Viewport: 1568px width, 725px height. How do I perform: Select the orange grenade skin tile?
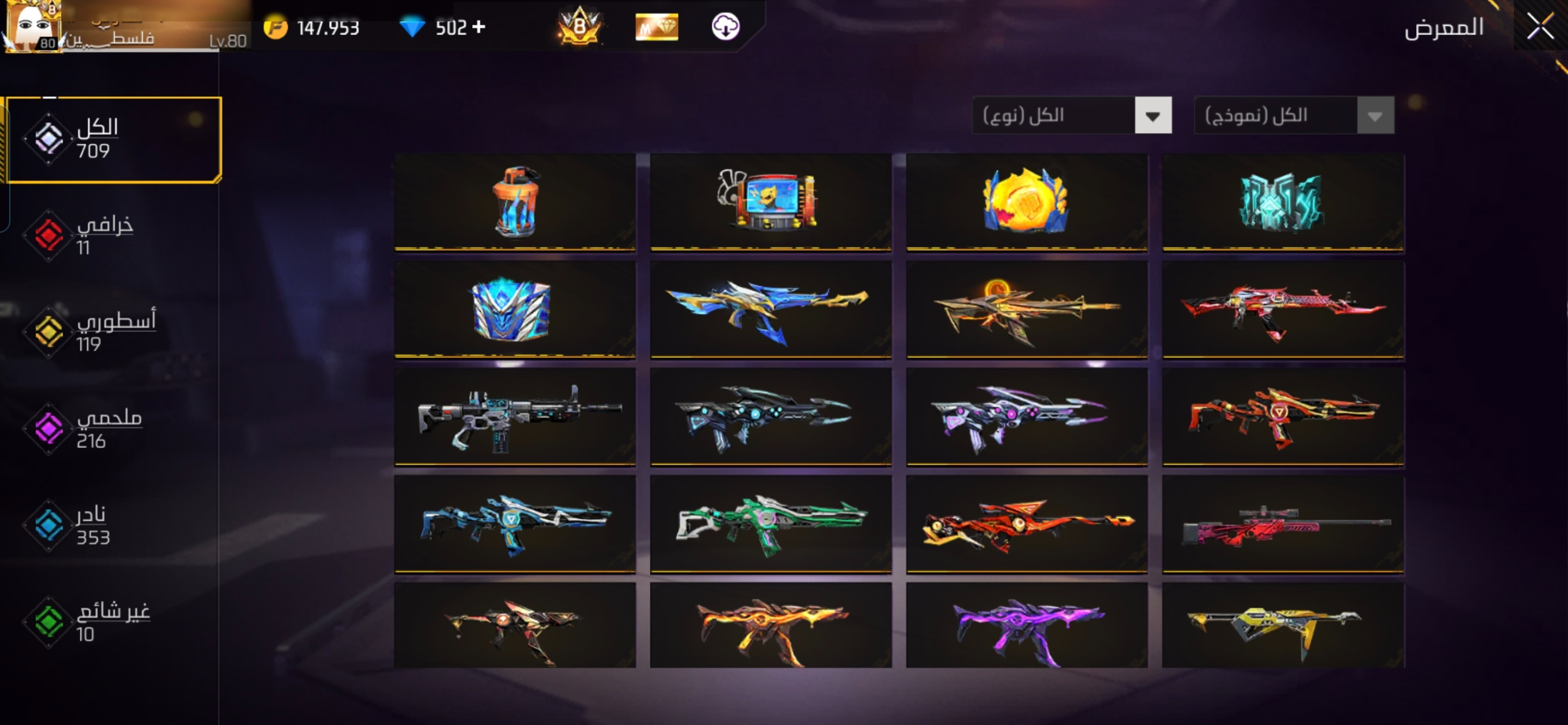514,202
